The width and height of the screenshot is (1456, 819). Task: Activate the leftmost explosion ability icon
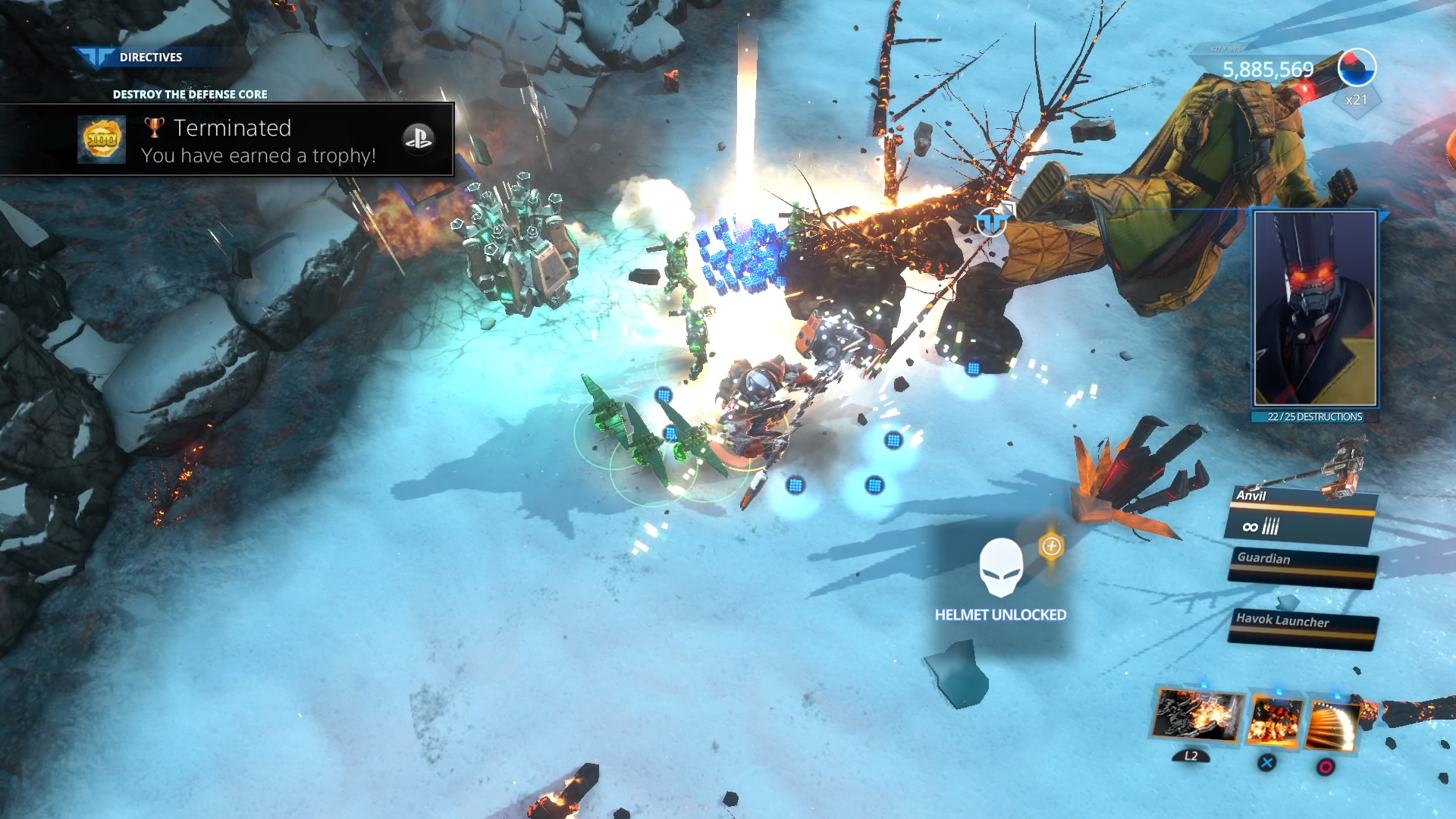1197,716
